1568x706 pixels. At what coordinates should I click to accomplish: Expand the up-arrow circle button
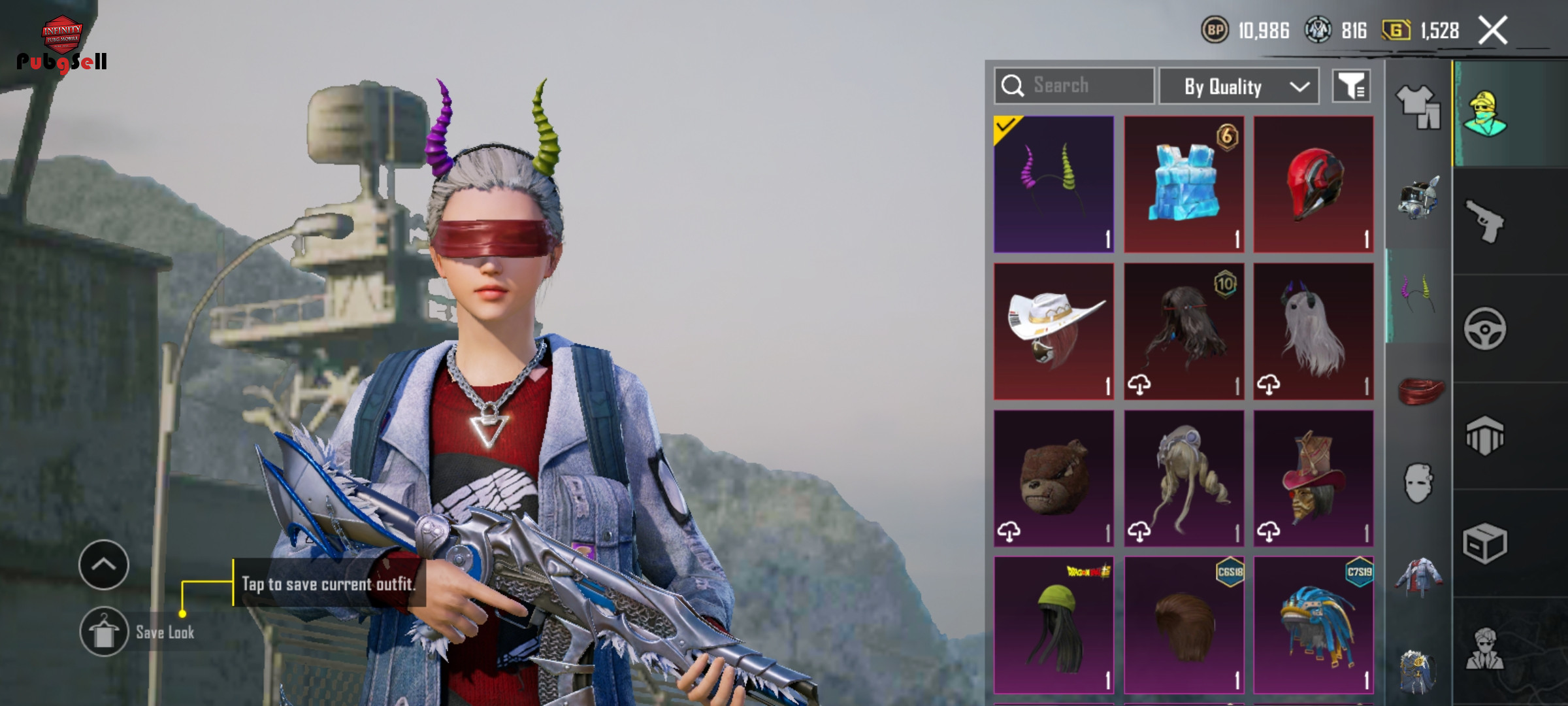click(x=104, y=565)
